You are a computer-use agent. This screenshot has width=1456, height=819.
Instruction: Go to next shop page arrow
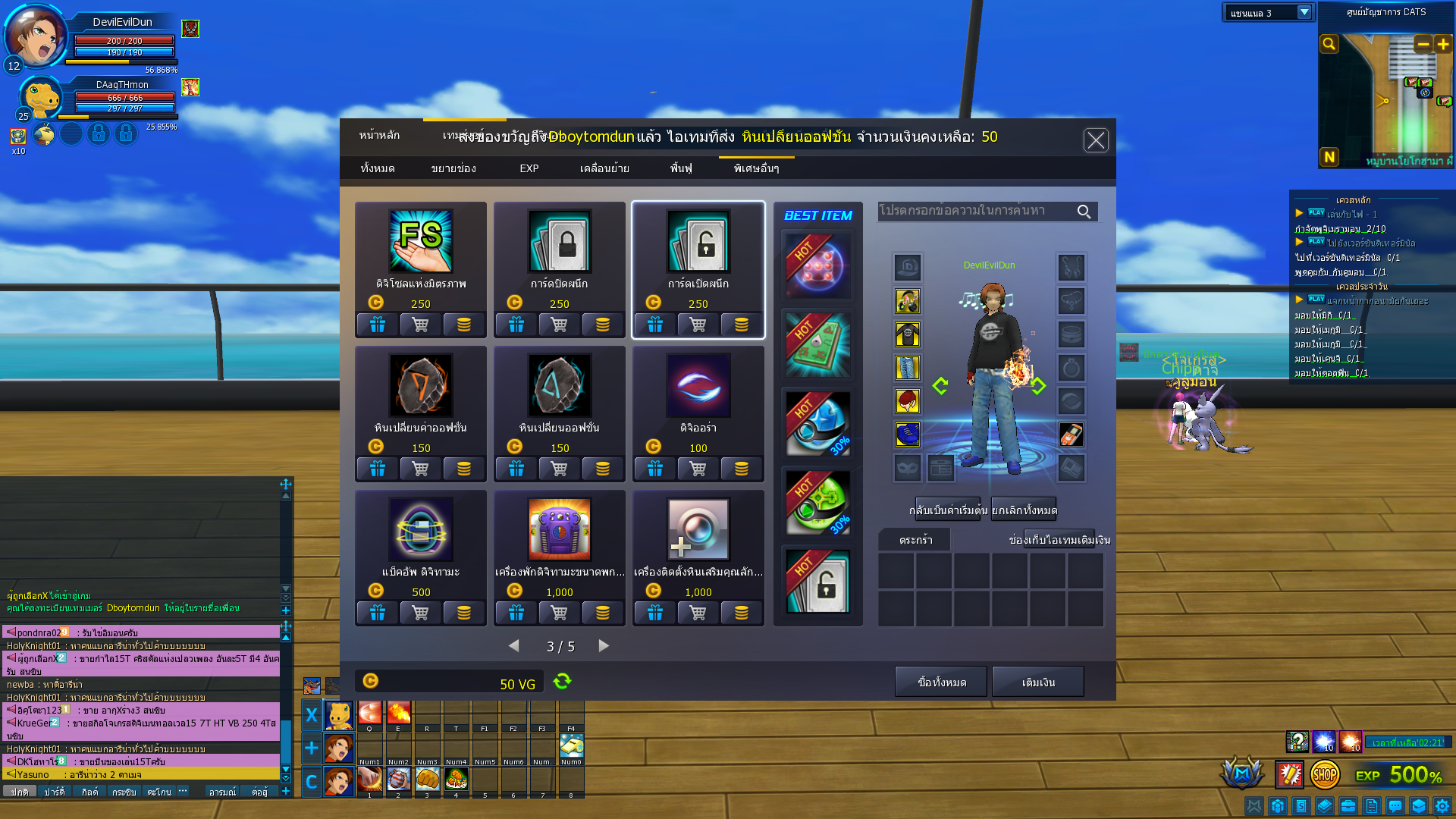pos(604,646)
